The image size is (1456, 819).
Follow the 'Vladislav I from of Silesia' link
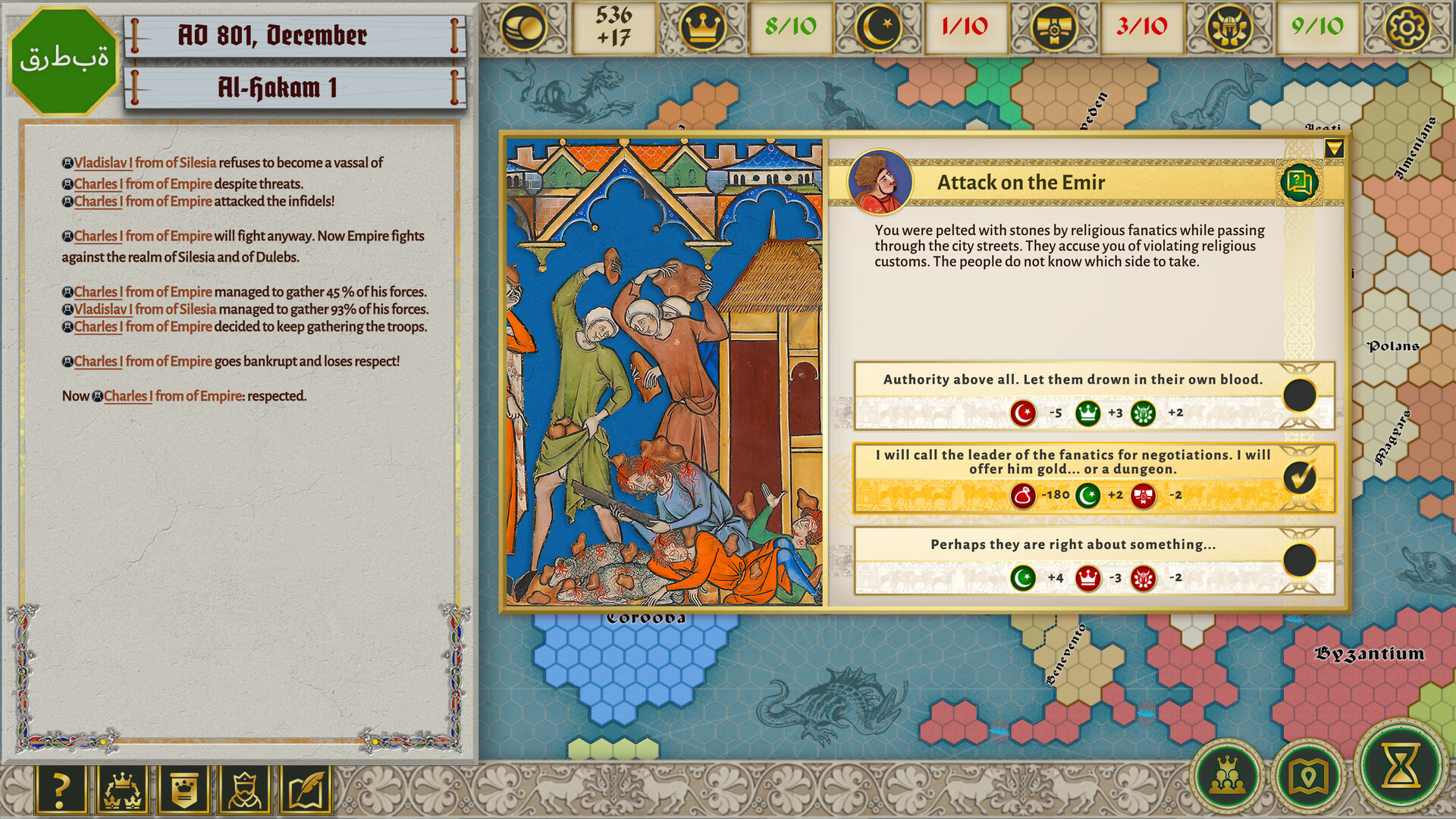click(x=144, y=162)
